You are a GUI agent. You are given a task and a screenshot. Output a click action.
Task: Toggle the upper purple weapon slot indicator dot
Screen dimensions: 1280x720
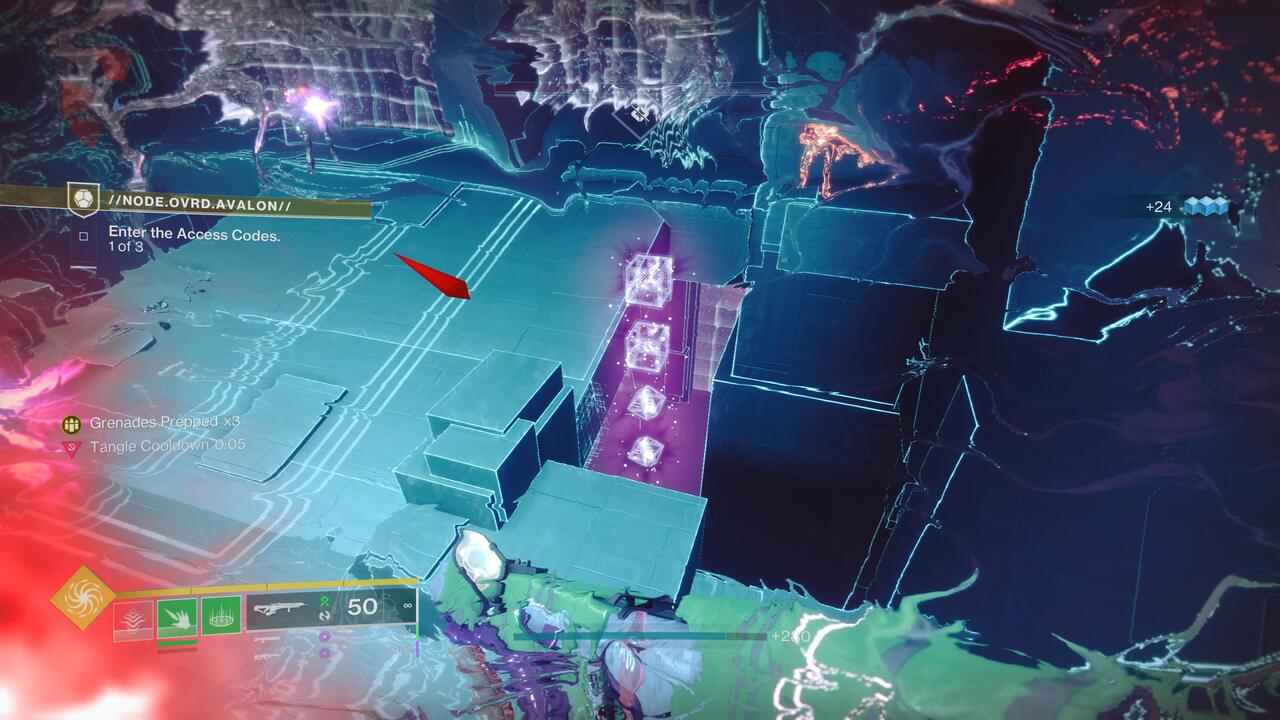point(325,637)
